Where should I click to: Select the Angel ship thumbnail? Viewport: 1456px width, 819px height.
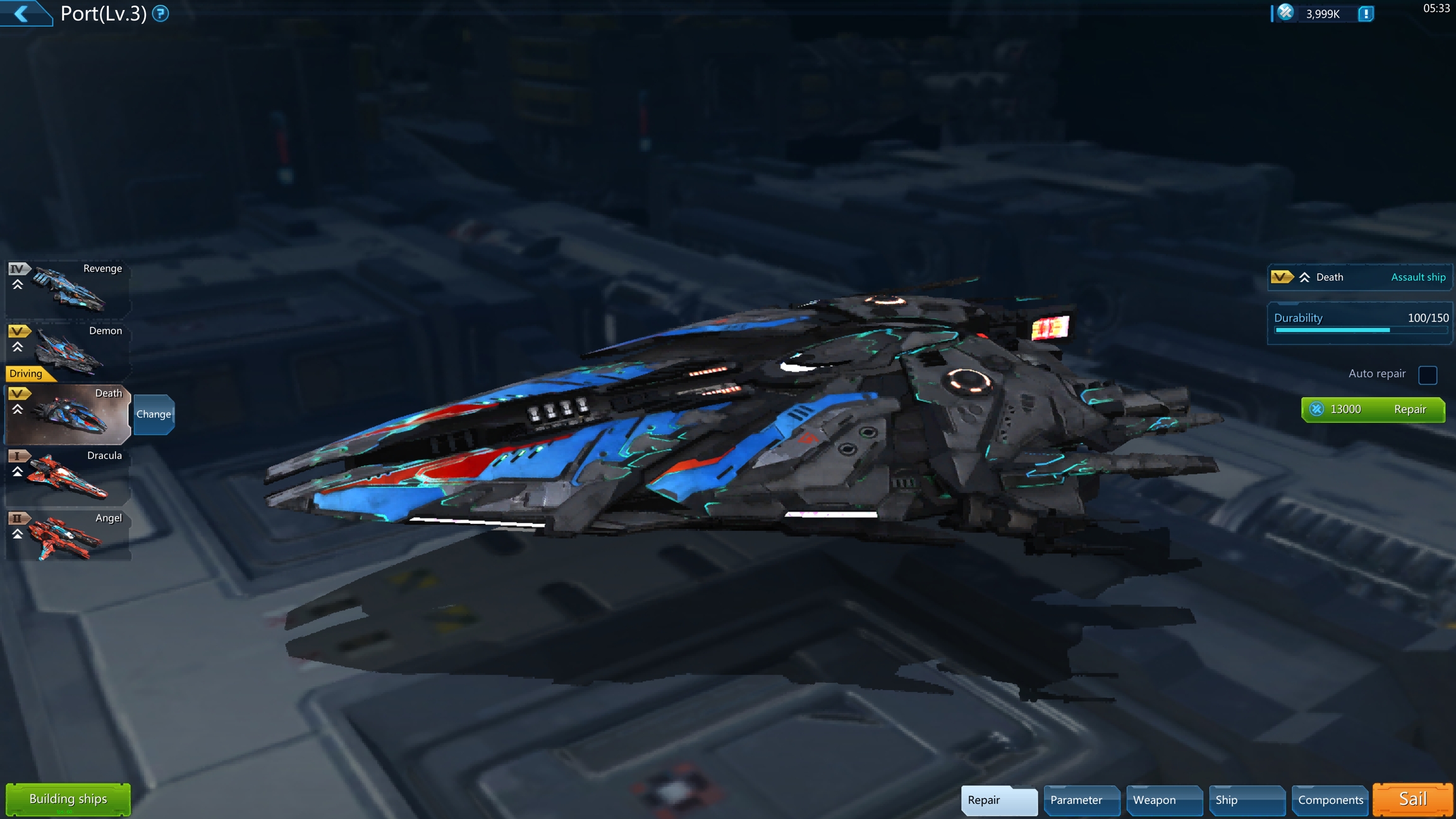tap(68, 537)
